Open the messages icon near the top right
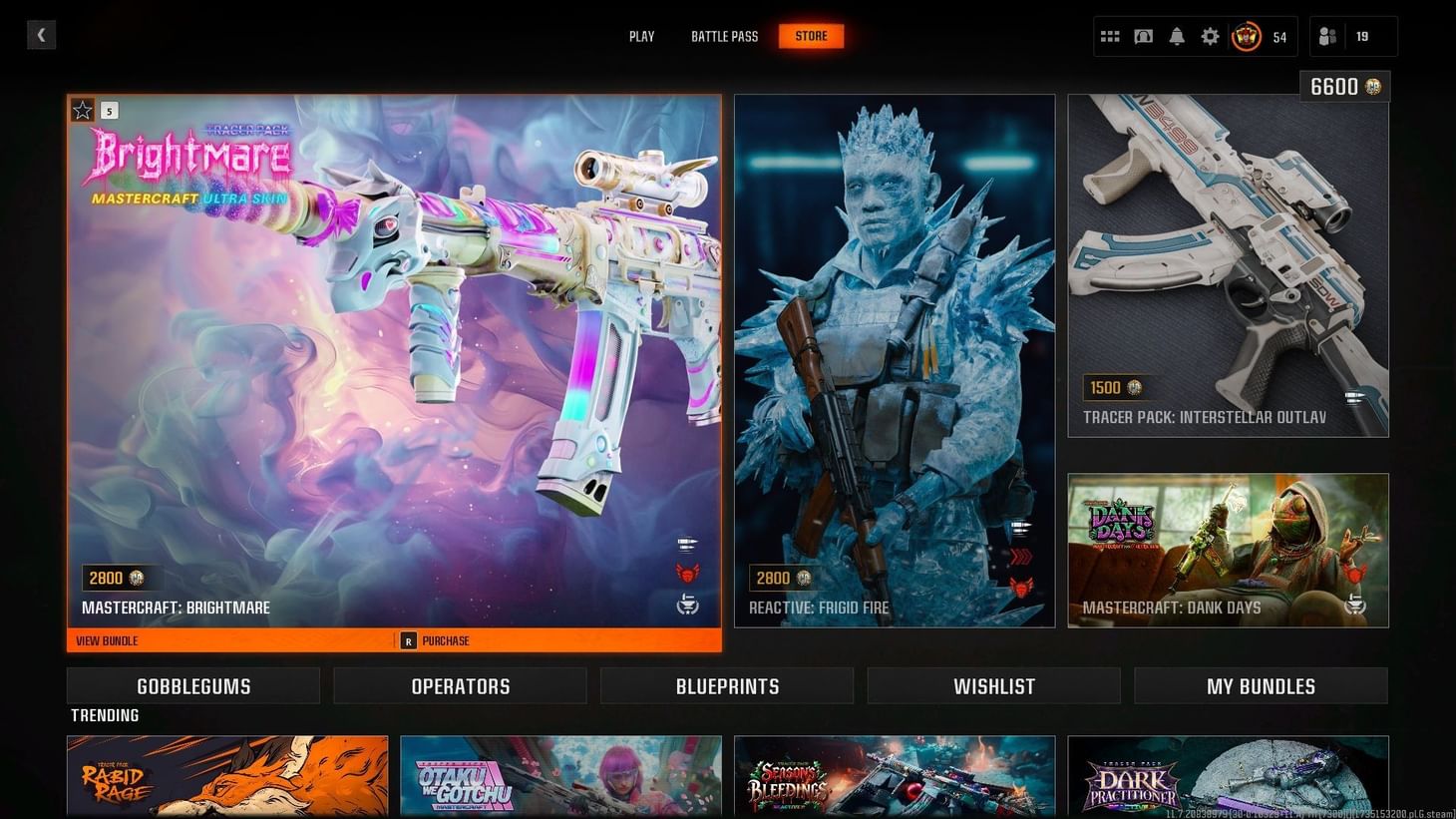 [1143, 36]
